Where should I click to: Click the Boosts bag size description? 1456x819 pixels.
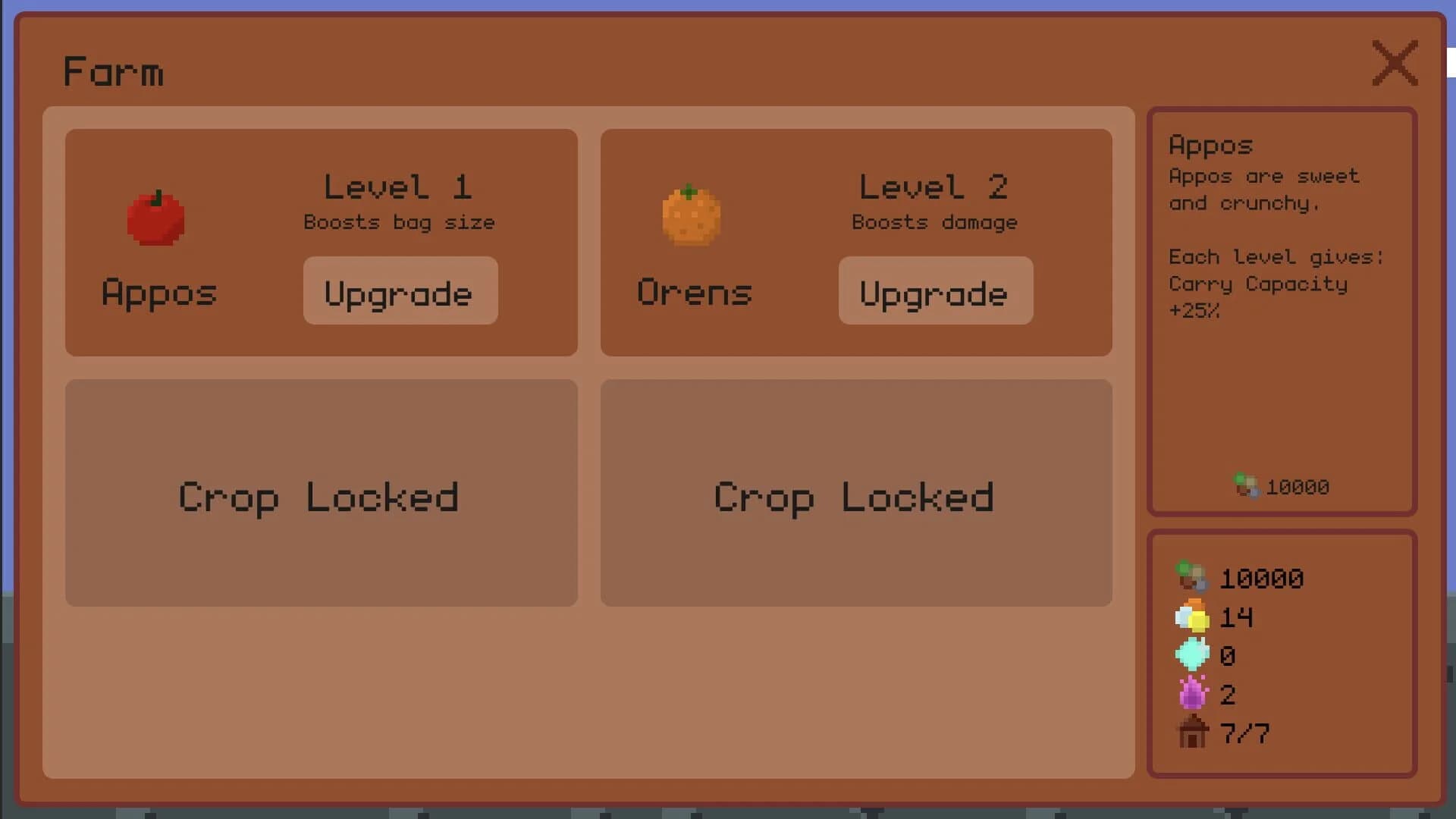[399, 222]
